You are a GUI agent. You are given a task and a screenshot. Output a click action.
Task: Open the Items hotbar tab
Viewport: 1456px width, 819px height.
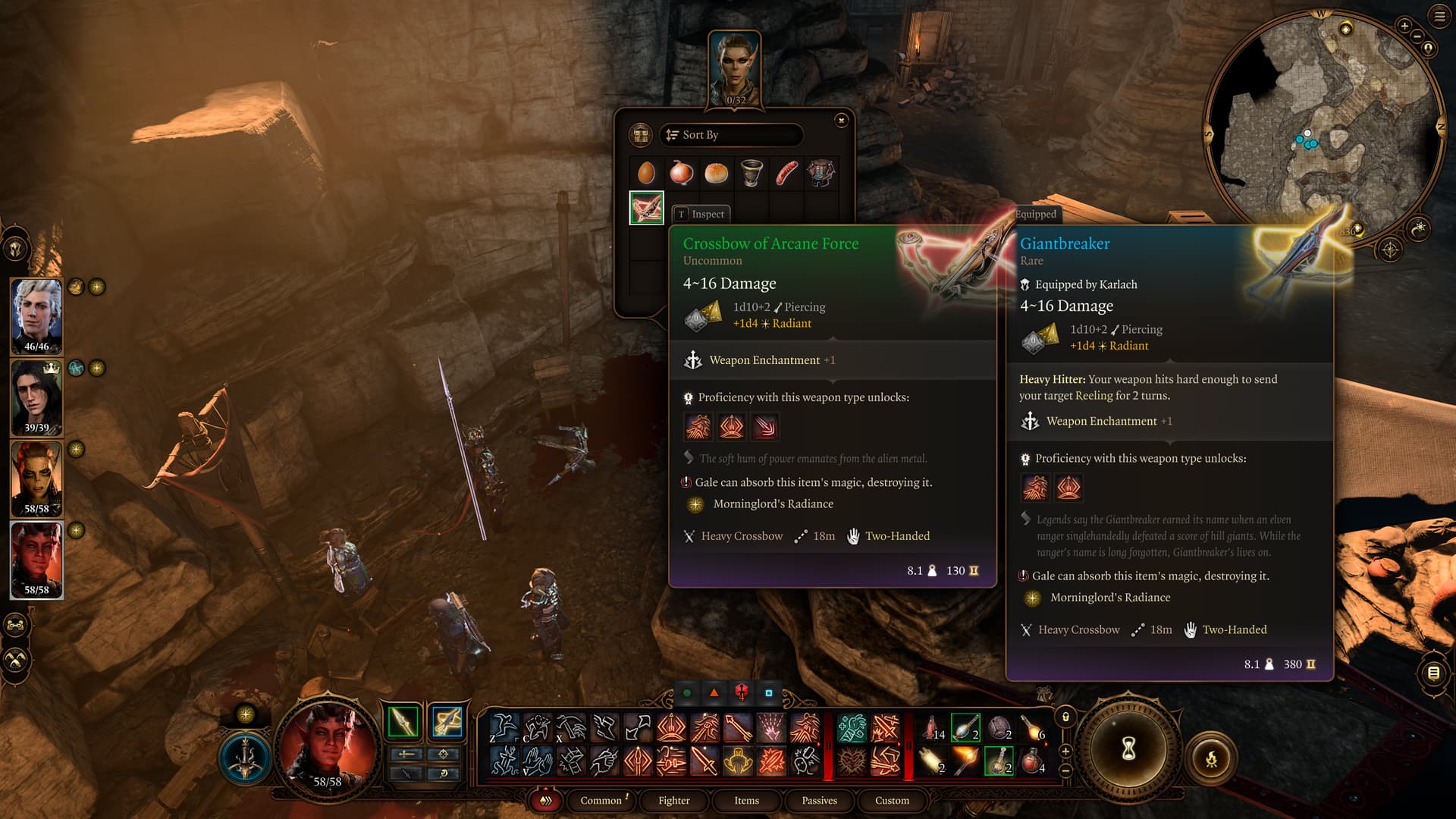tap(746, 801)
